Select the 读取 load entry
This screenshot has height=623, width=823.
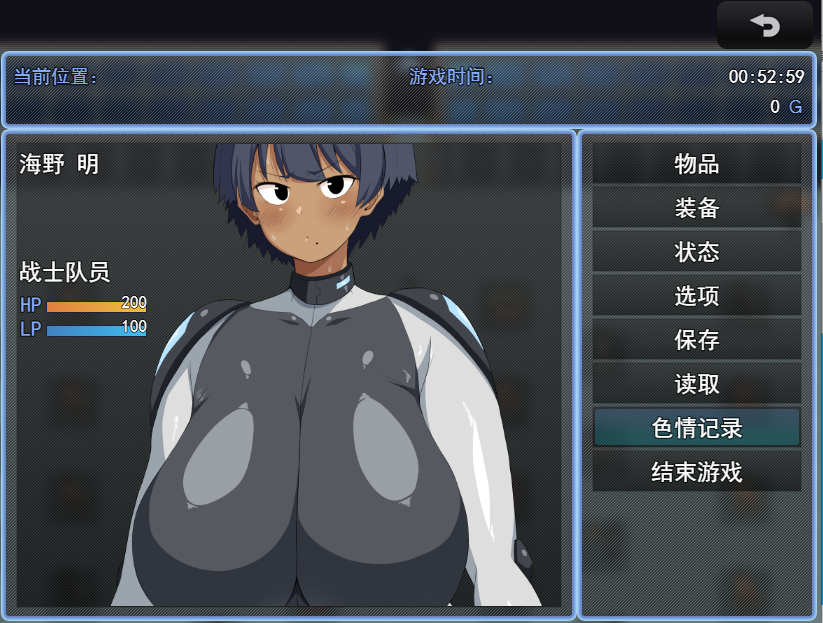[696, 384]
